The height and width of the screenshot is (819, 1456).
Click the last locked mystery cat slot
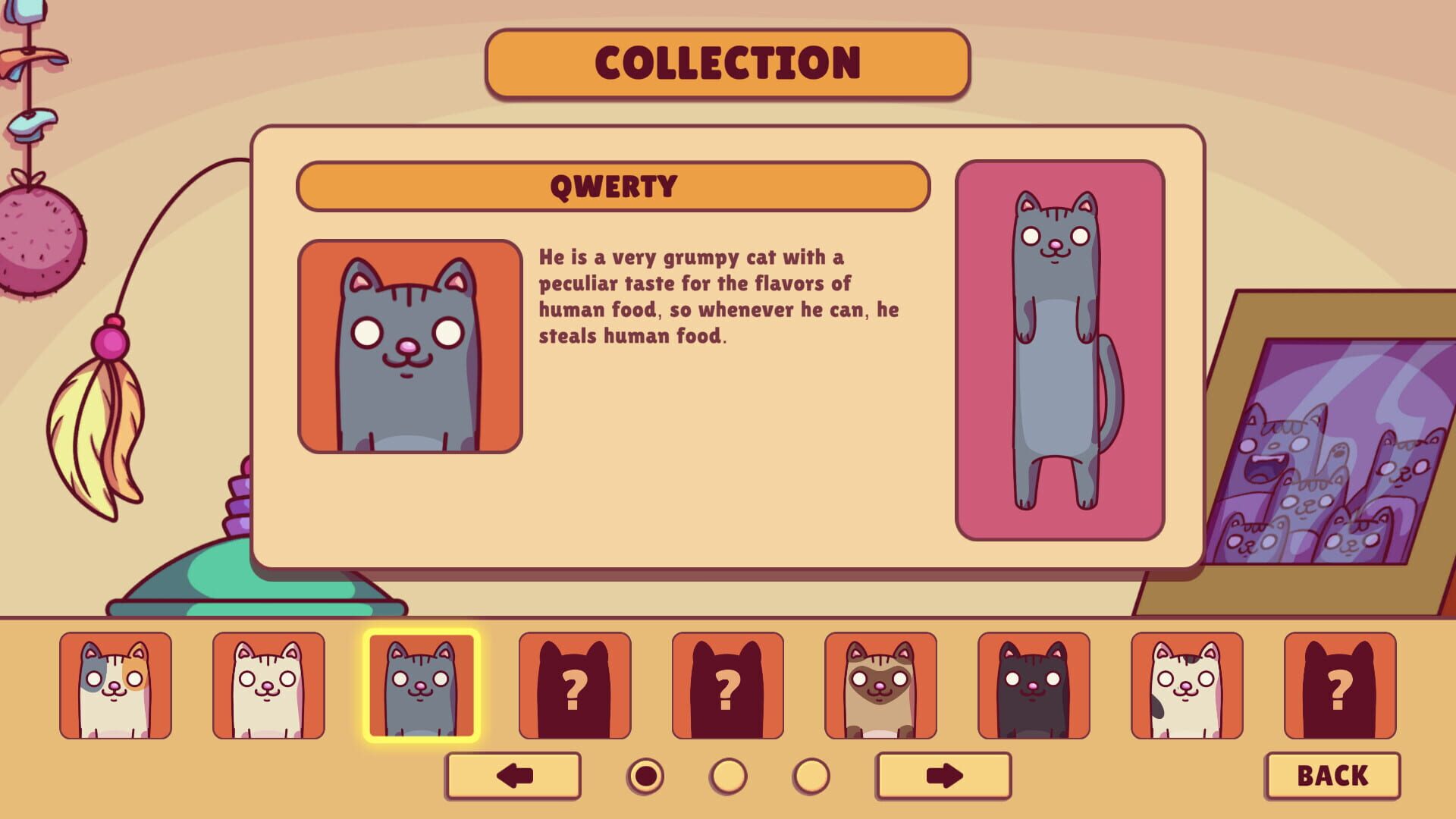1338,686
